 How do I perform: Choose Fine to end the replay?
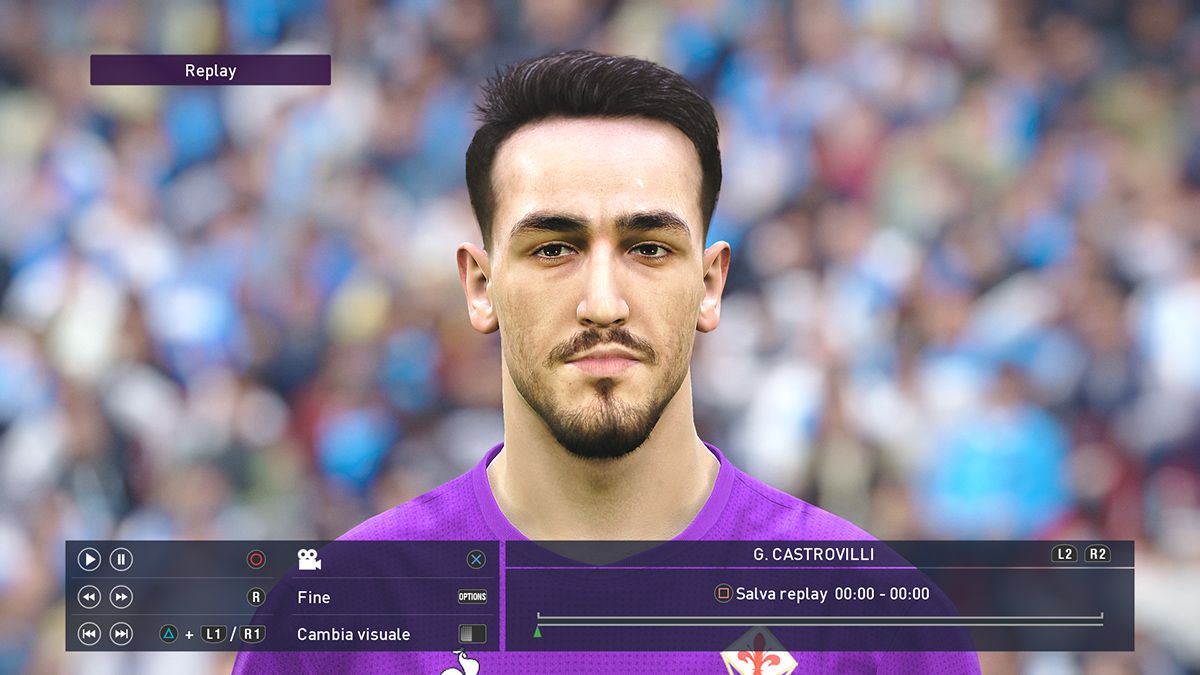pos(314,597)
